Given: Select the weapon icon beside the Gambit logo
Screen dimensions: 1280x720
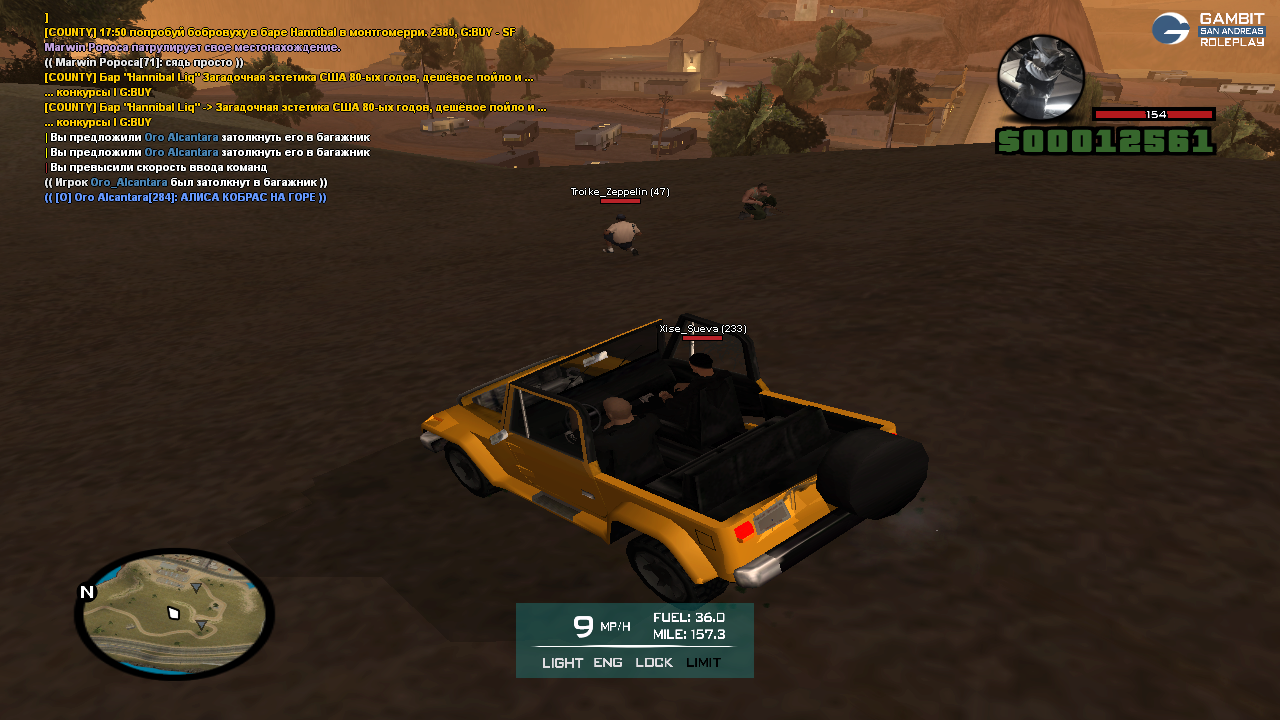Looking at the screenshot, I should [x=1041, y=78].
